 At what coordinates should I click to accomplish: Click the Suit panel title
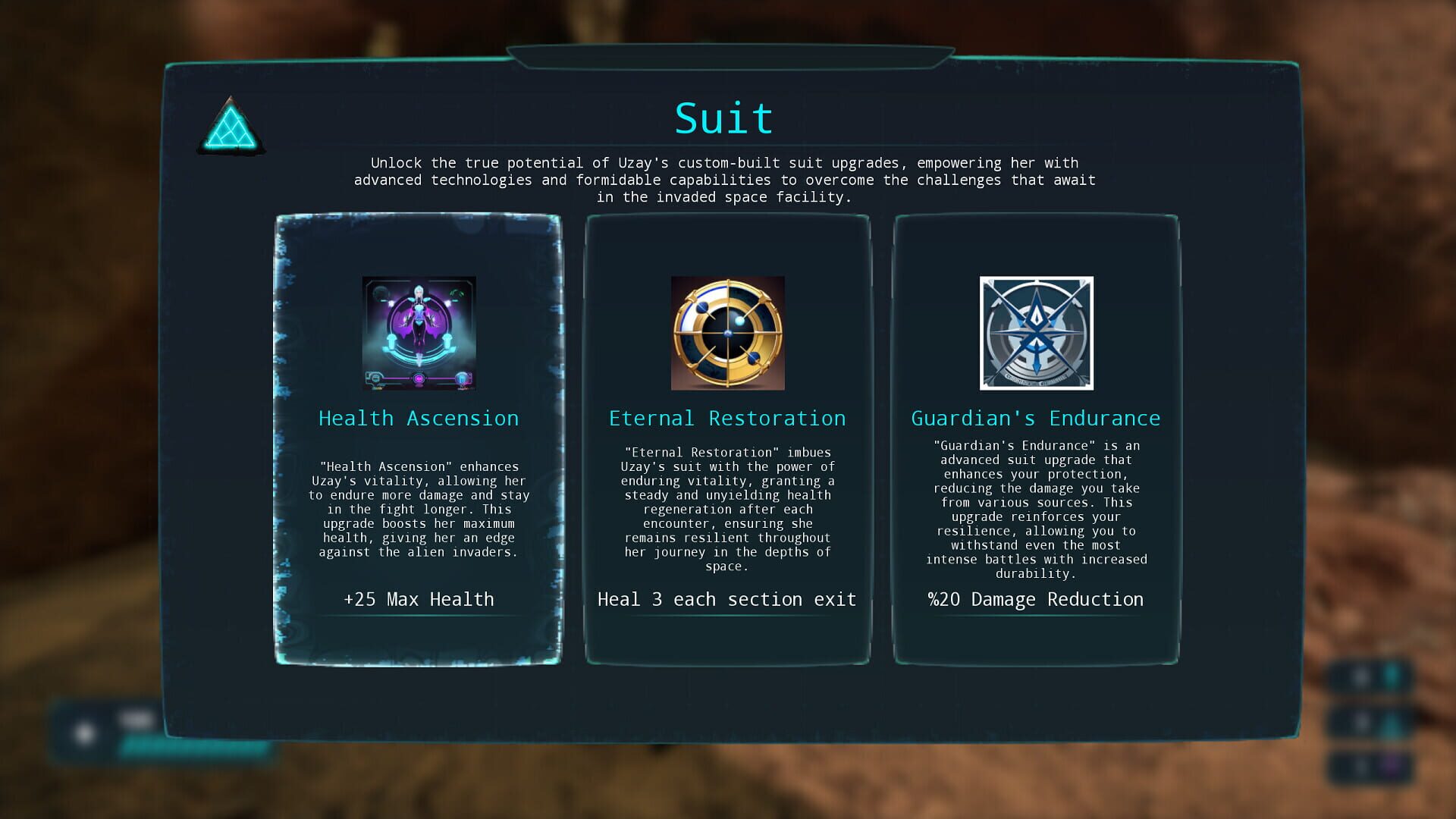723,115
